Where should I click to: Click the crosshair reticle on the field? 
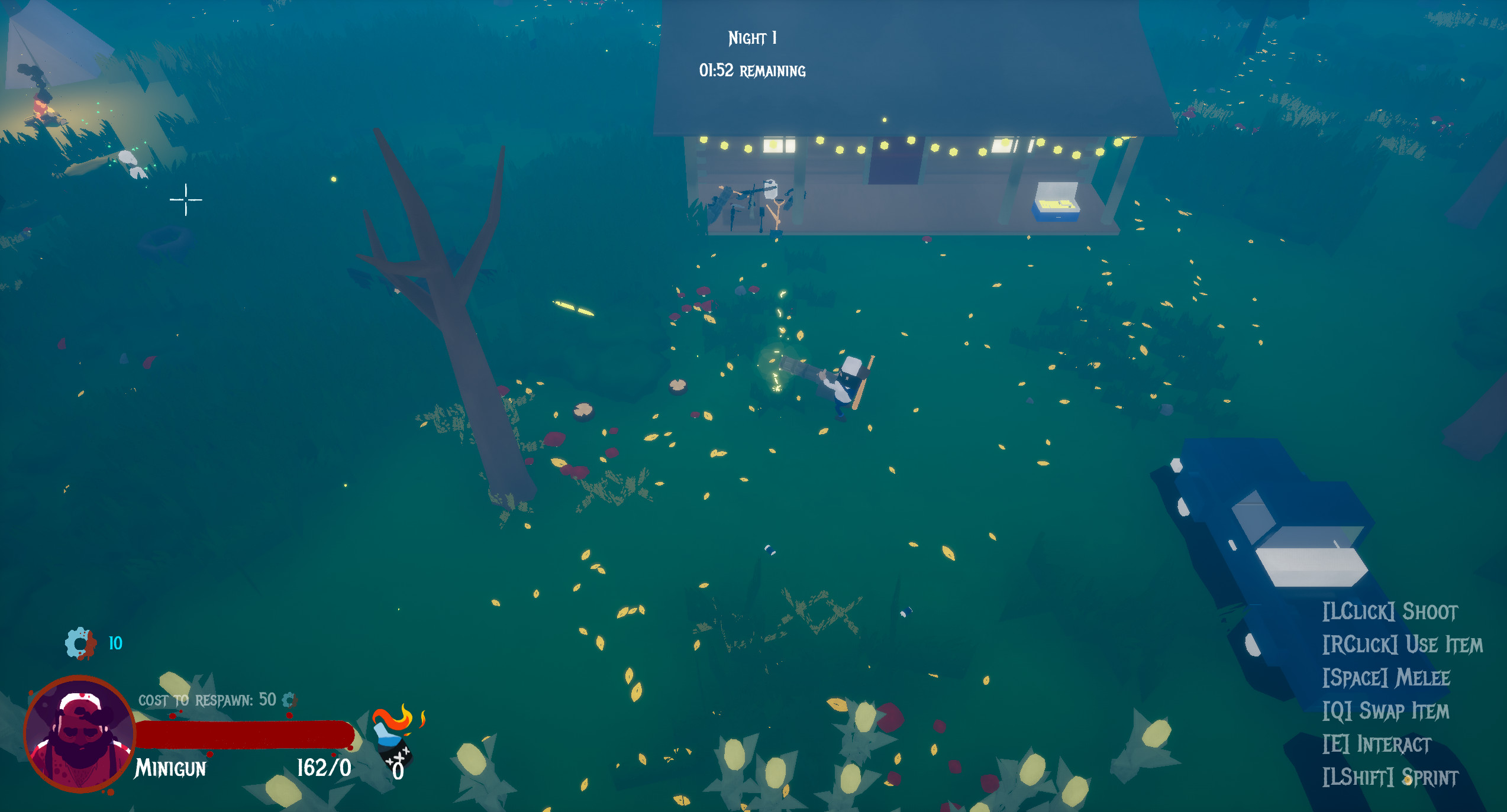point(185,201)
